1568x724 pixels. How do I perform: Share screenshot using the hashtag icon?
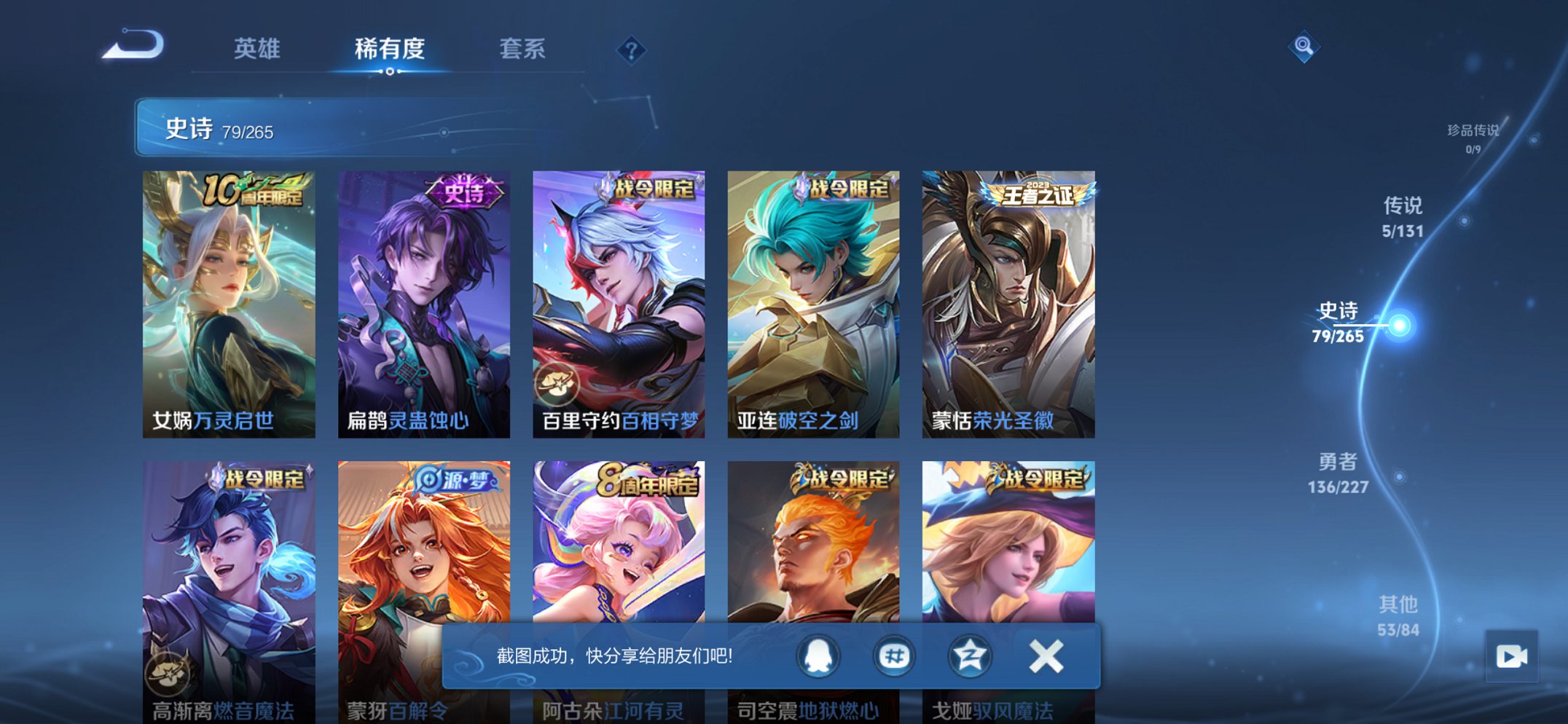[893, 655]
